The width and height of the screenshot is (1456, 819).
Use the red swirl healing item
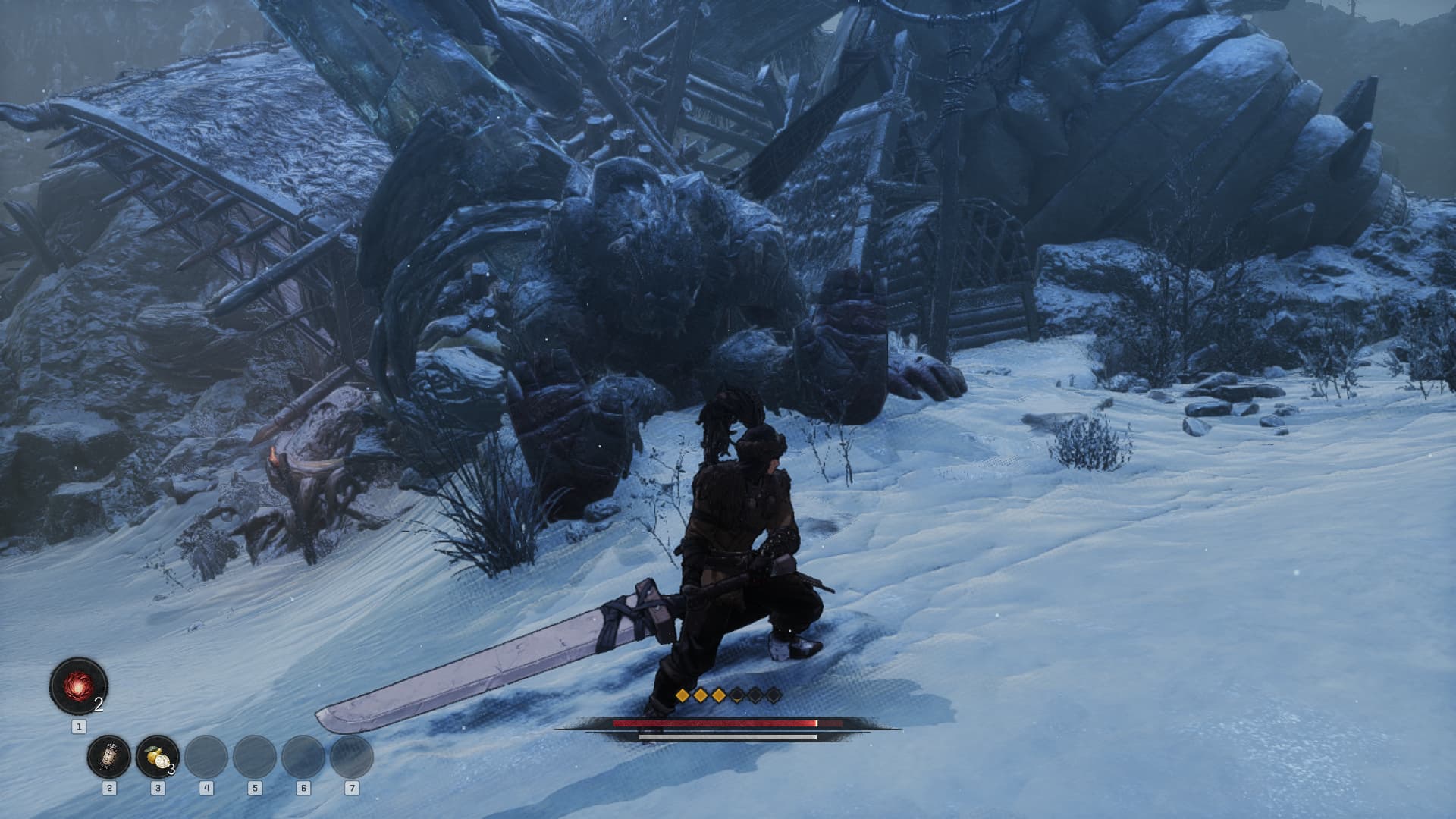pyautogui.click(x=79, y=686)
